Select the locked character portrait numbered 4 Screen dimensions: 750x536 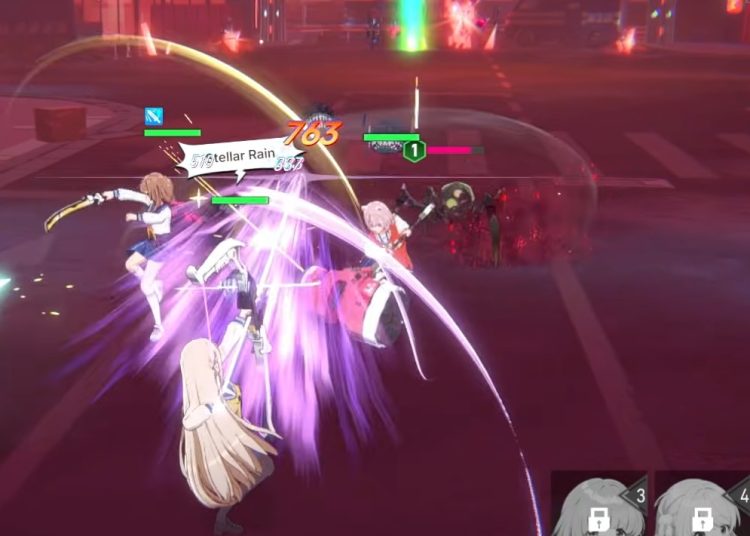pyautogui.click(x=703, y=505)
